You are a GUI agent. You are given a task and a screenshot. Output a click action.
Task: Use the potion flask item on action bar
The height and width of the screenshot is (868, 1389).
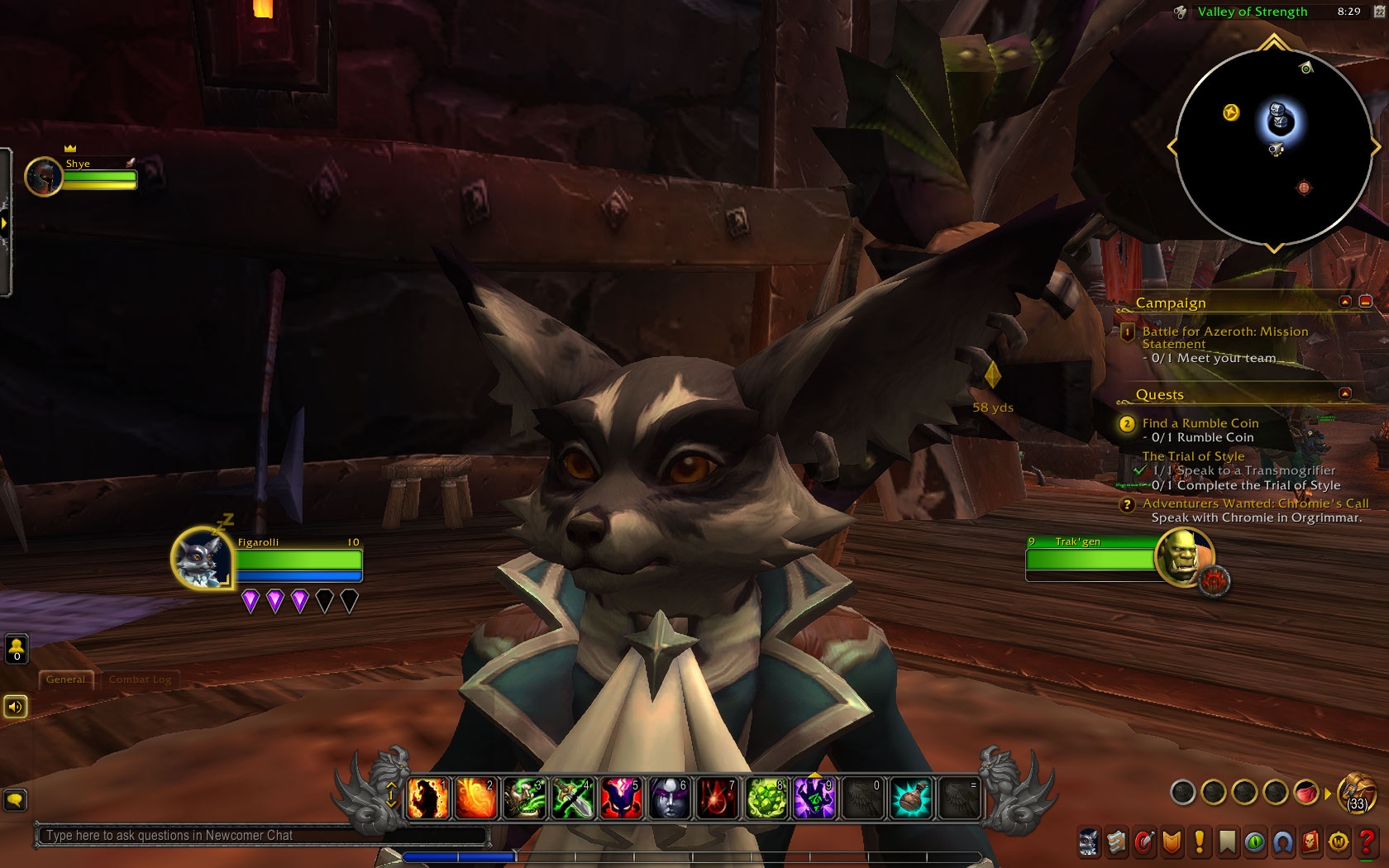910,799
